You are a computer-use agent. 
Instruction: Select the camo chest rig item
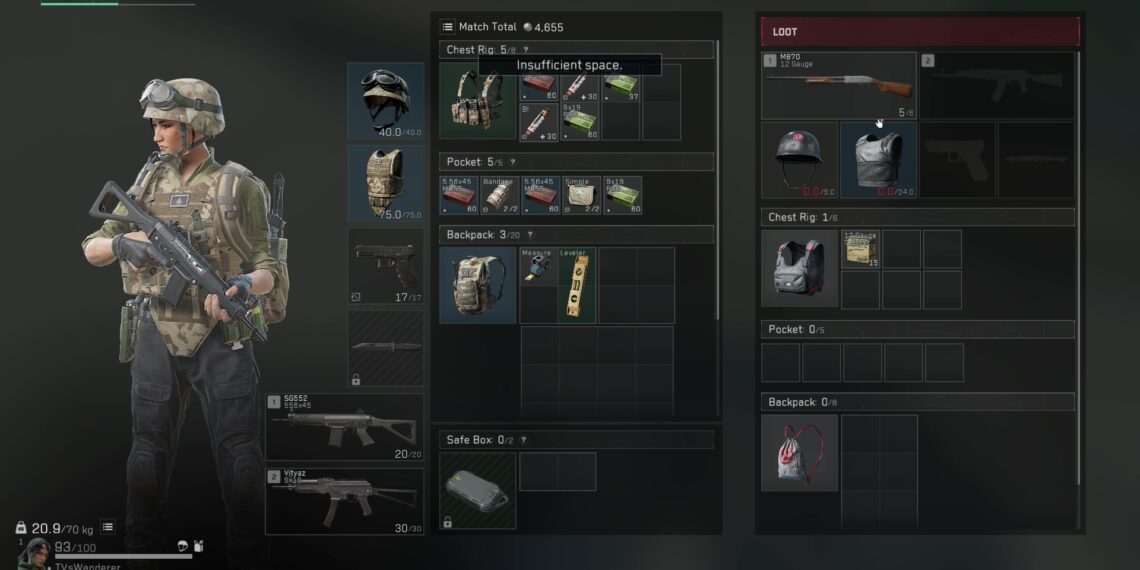pyautogui.click(x=477, y=102)
